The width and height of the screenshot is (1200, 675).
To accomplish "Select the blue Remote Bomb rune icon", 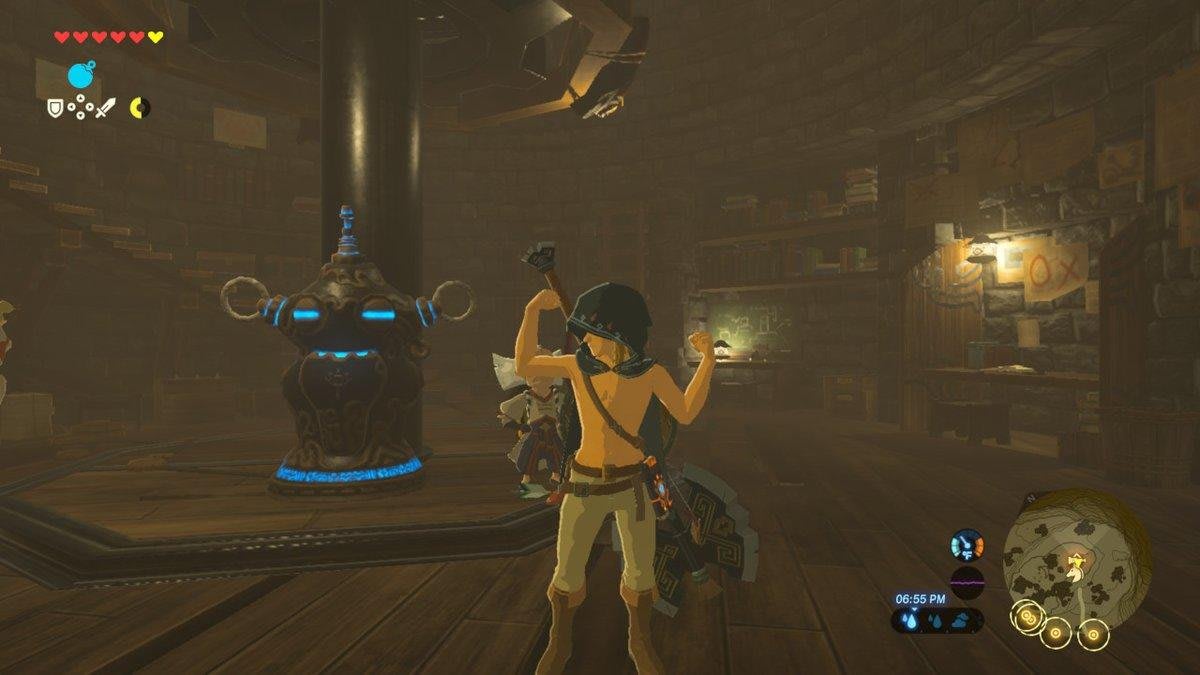I will (81, 75).
